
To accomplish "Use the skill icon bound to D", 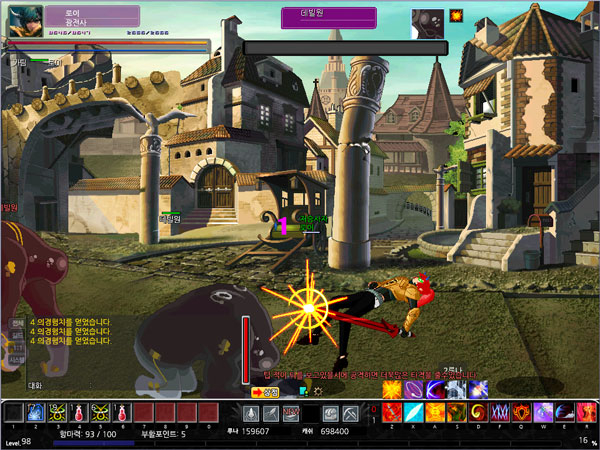I will [x=456, y=412].
